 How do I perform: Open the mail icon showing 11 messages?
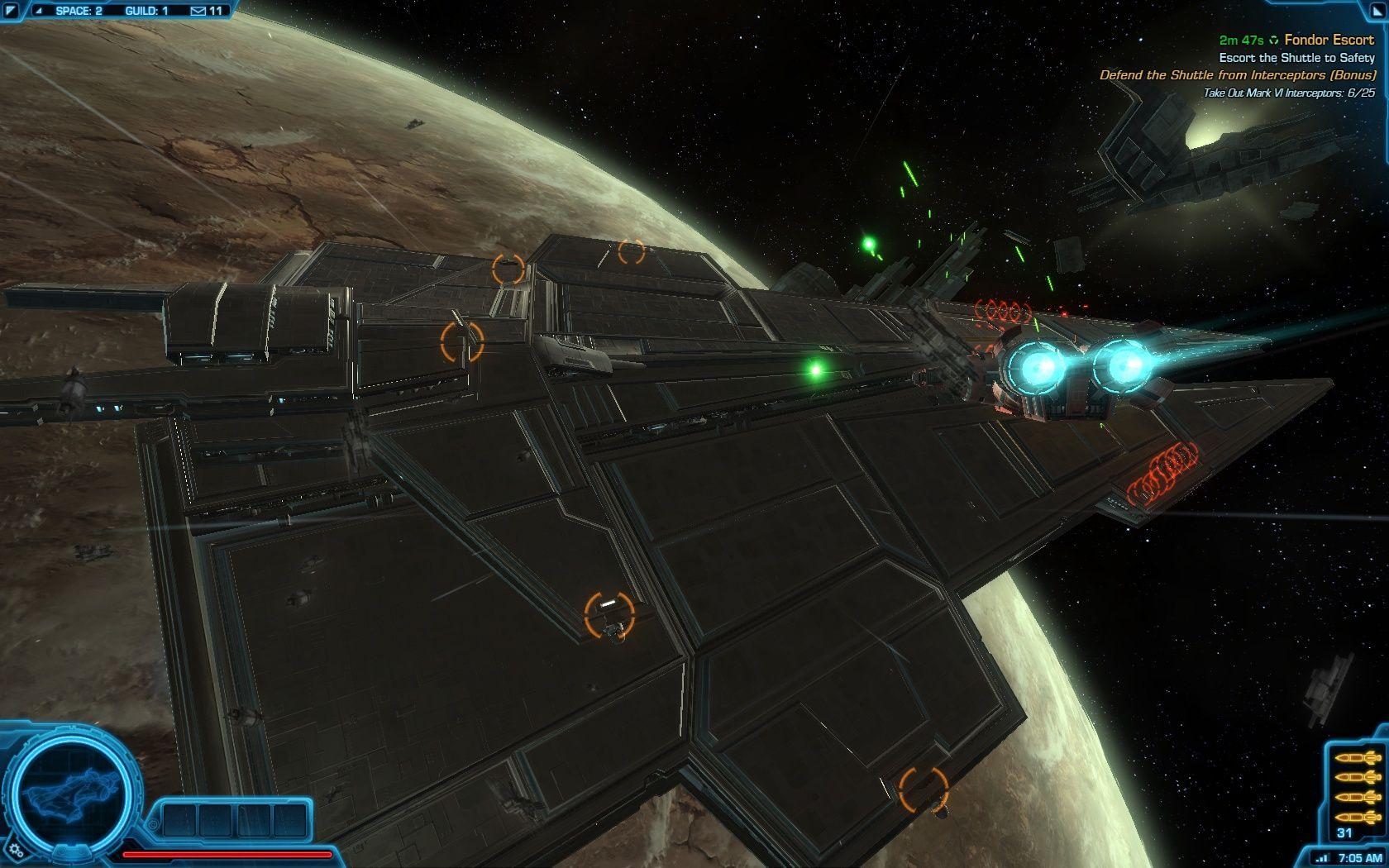198,11
